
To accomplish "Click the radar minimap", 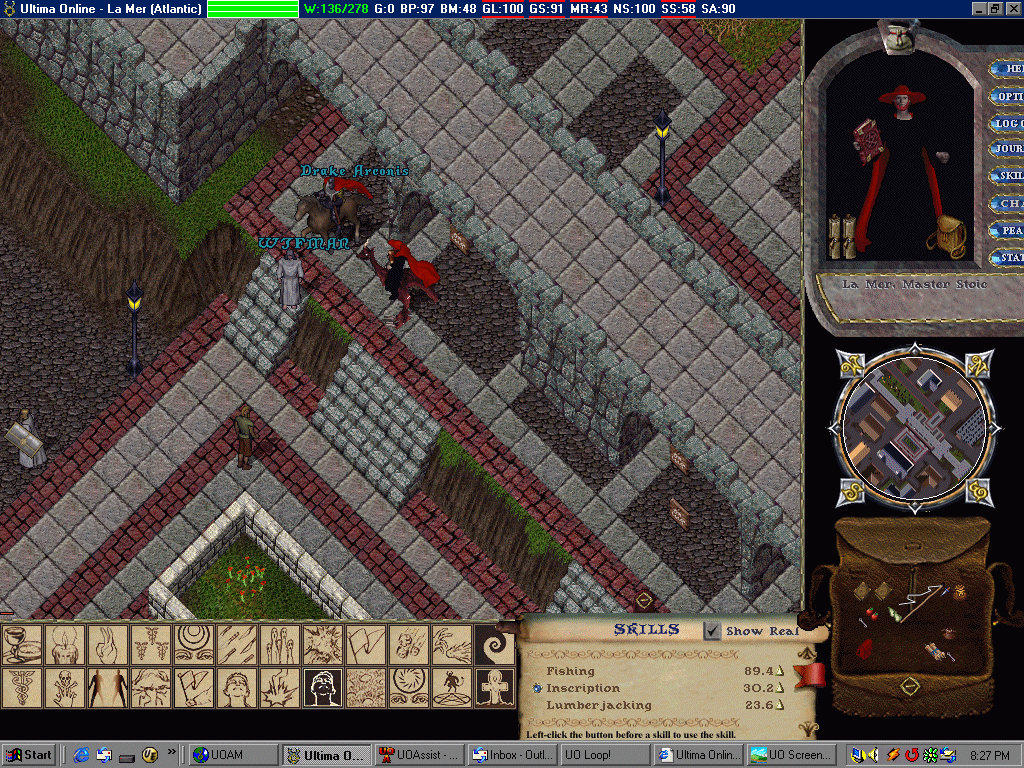I will tap(911, 427).
